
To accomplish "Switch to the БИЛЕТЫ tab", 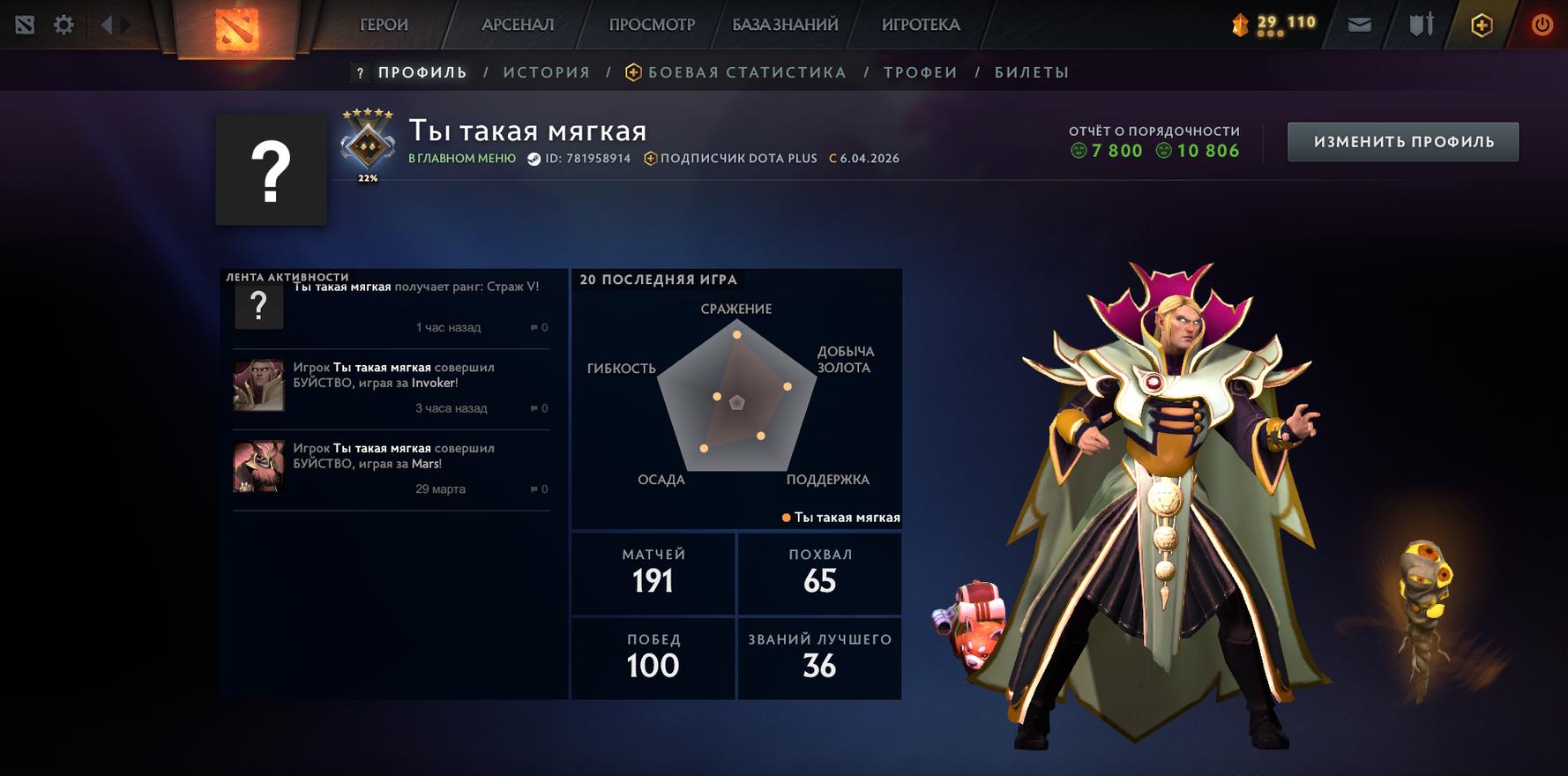I will coord(1032,72).
